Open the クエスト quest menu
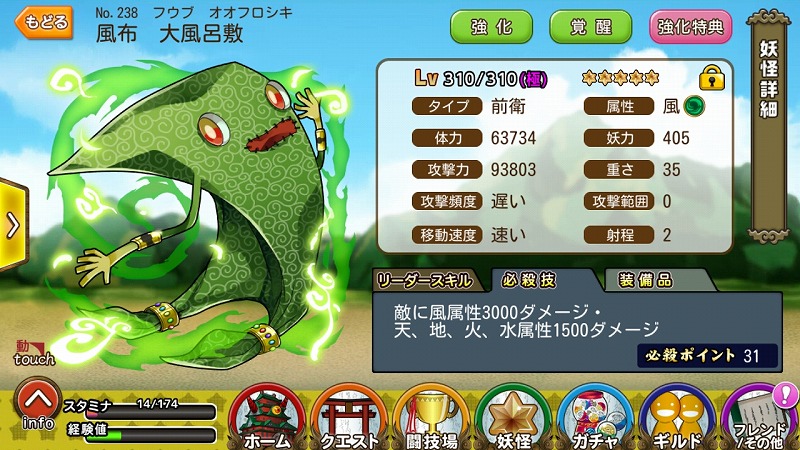800x450 pixels. [348, 415]
